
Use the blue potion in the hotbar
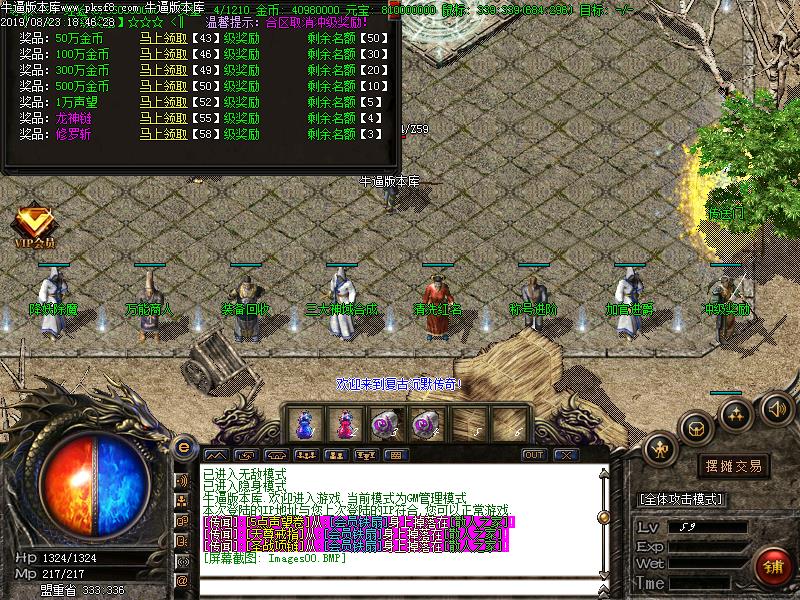305,424
